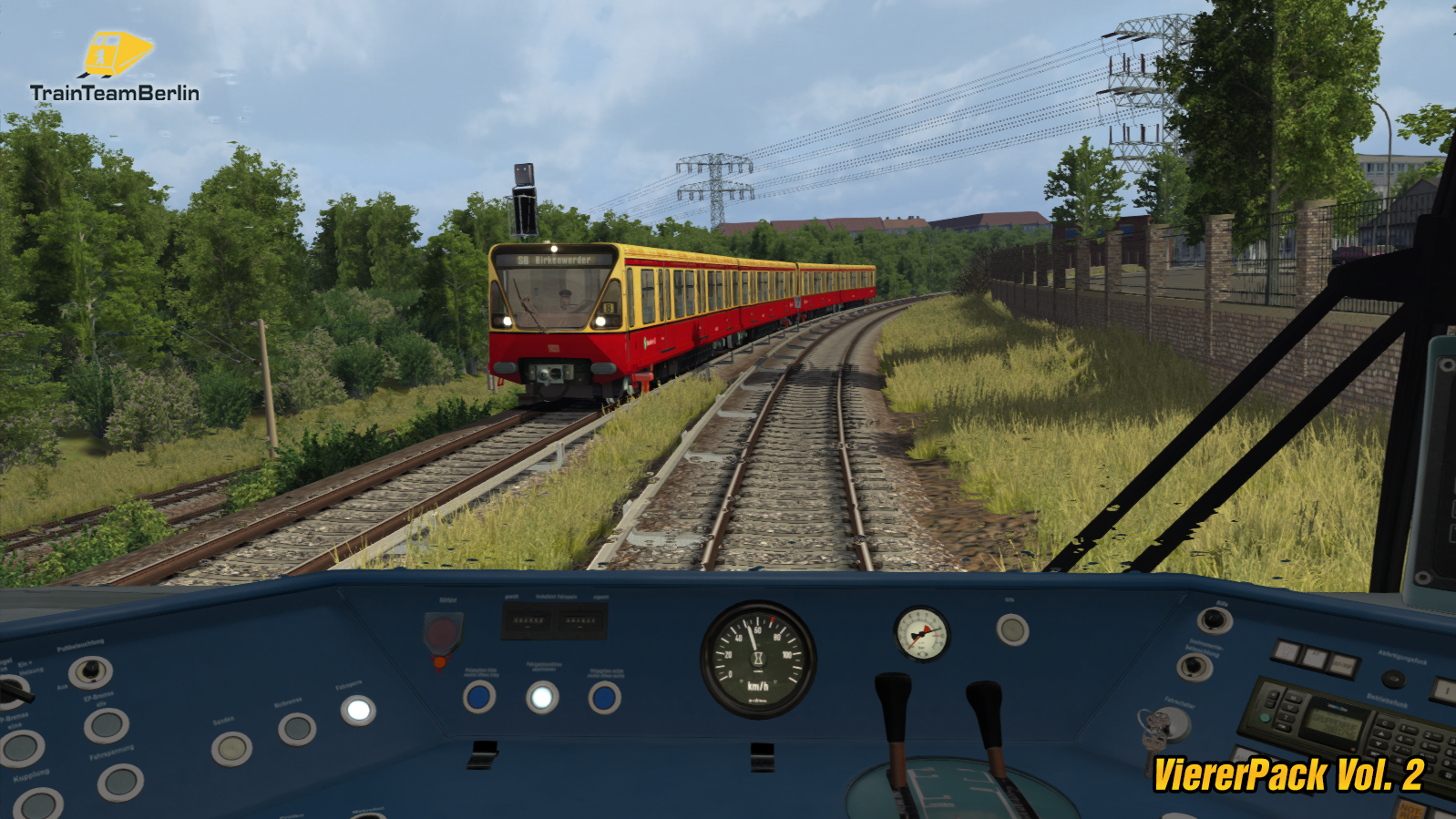1456x819 pixels.
Task: Click the red warning button under Störung
Action: (x=443, y=634)
